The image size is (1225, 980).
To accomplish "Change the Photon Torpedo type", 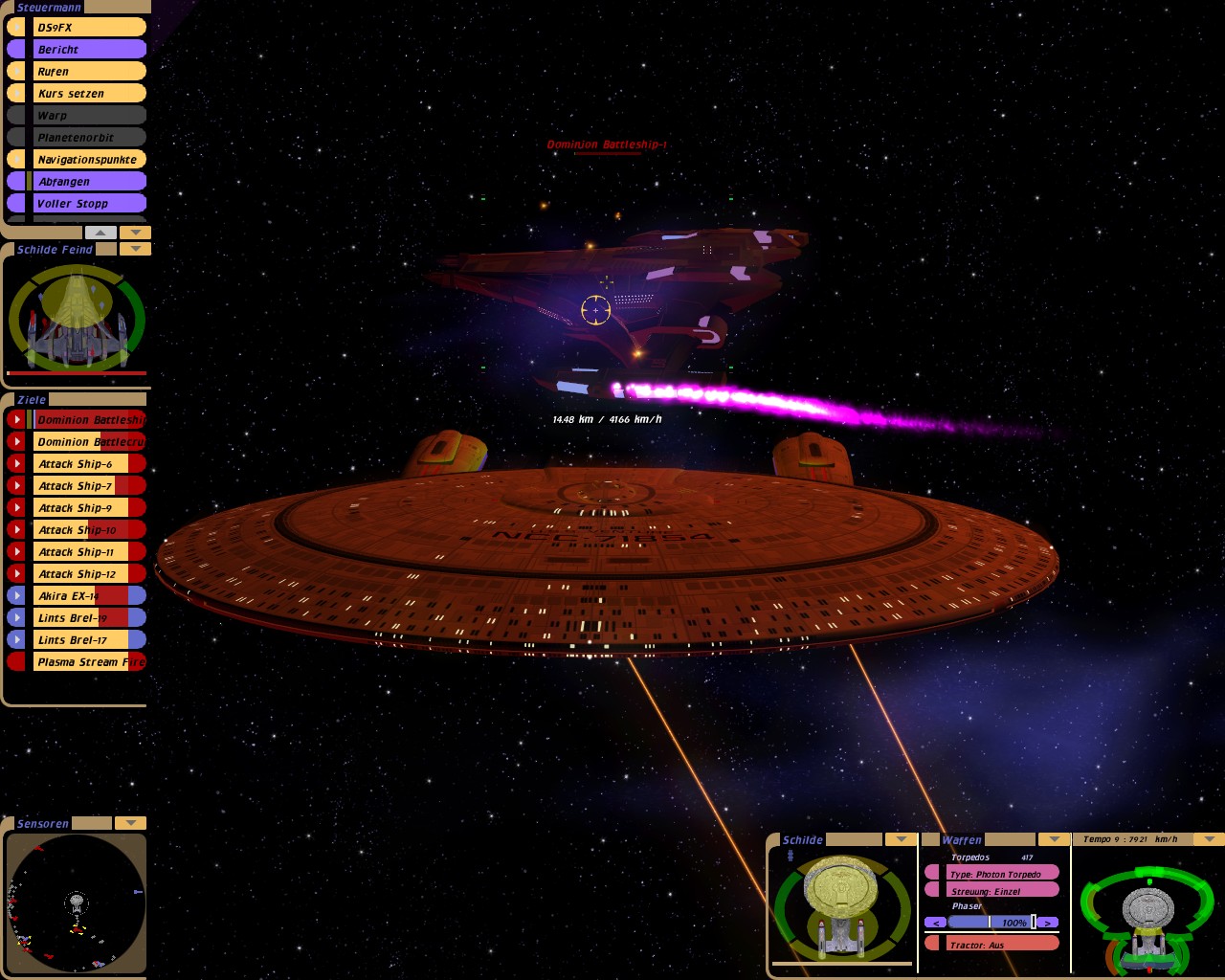I will pos(1000,874).
